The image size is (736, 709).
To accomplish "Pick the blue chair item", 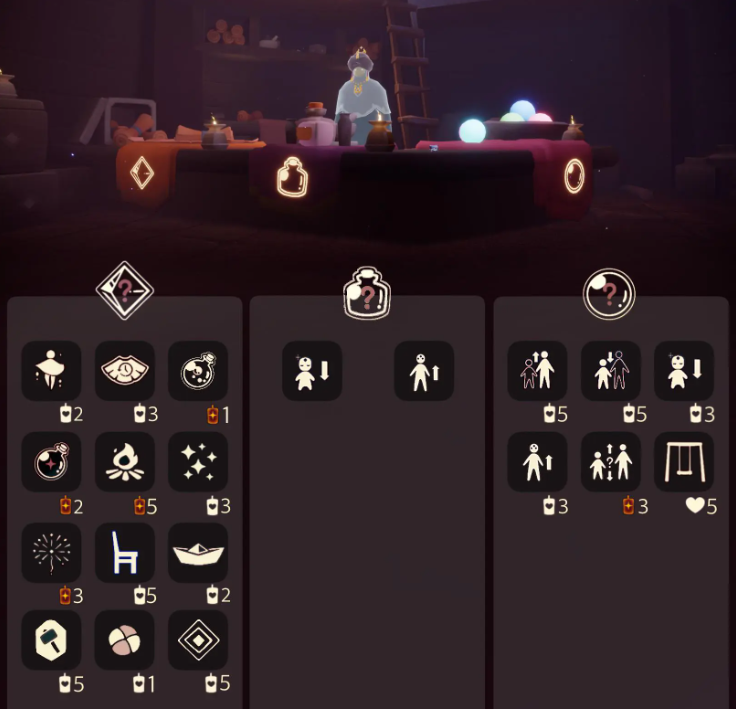I will click(x=125, y=552).
